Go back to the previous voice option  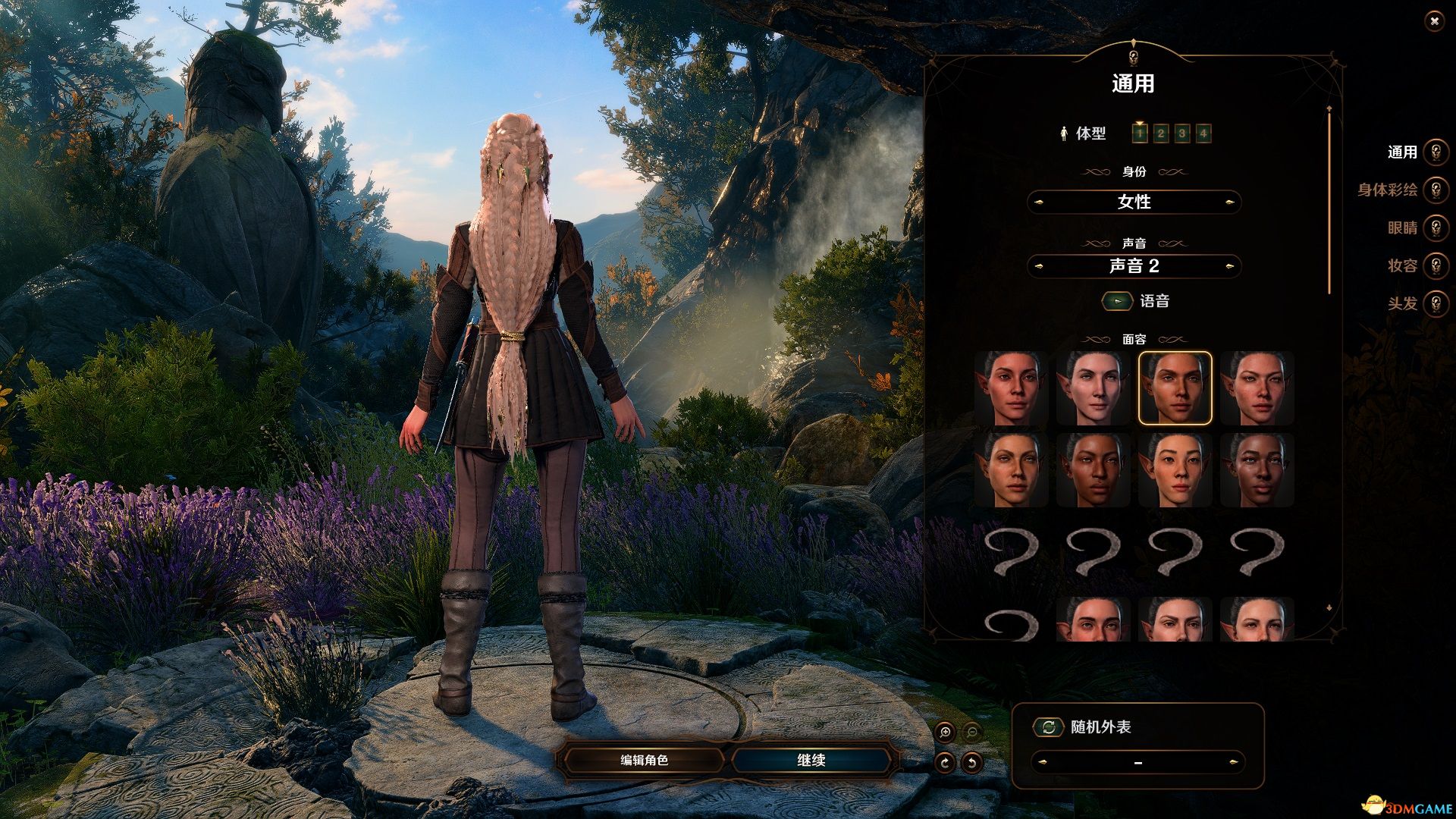1039,266
